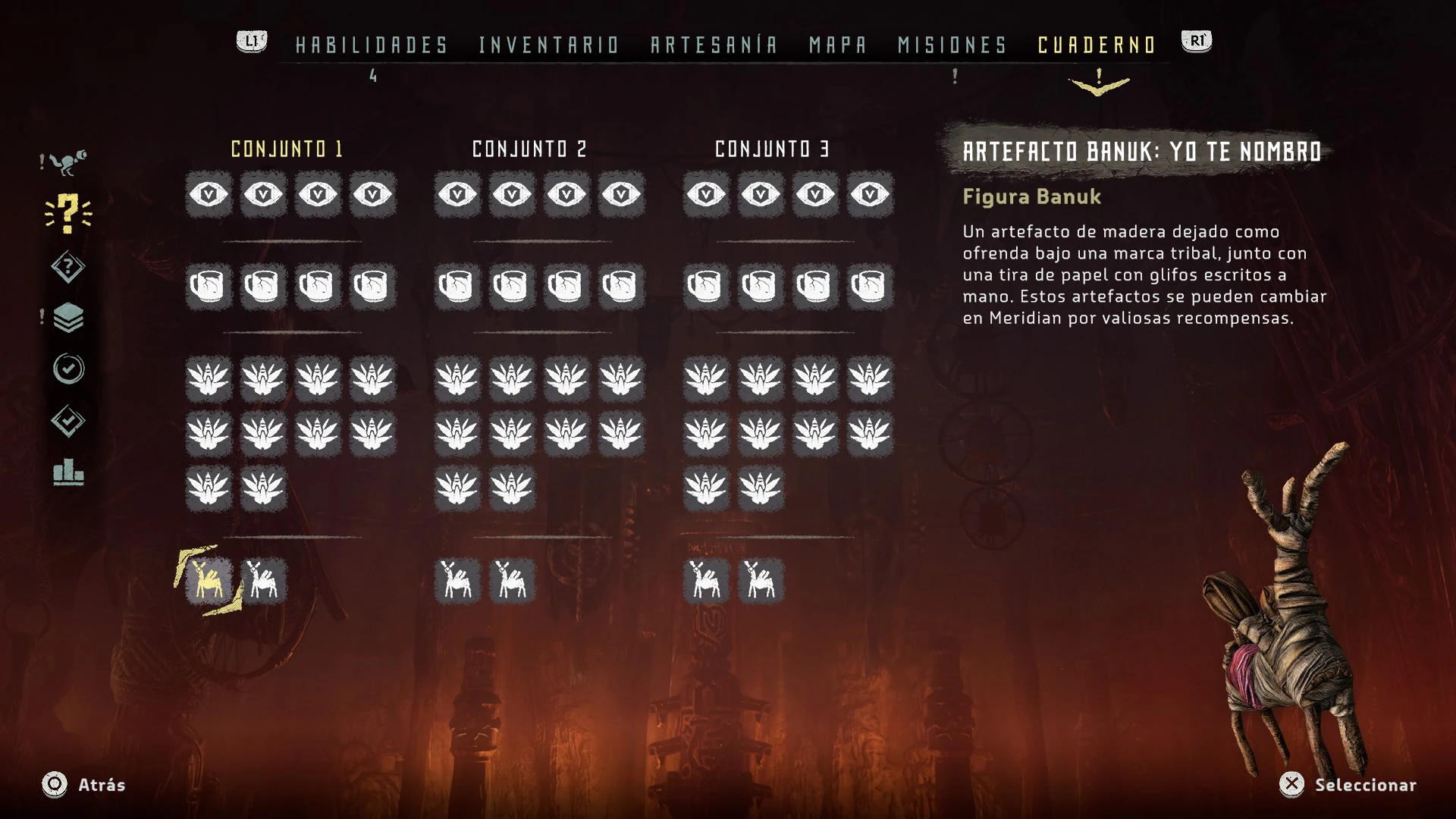Select the highlighted Banuk figure artifact
This screenshot has height=819, width=1456.
coord(209,581)
